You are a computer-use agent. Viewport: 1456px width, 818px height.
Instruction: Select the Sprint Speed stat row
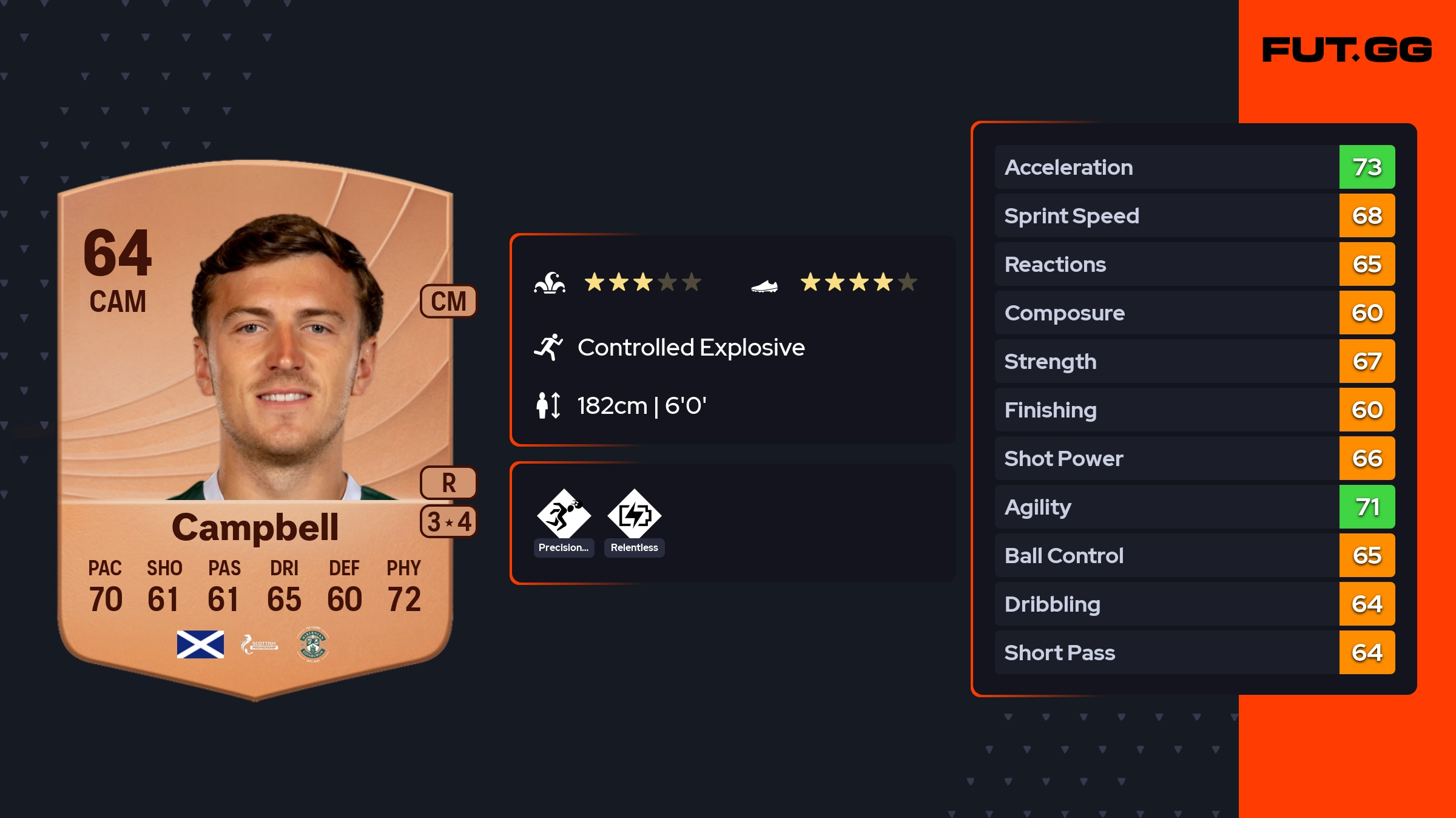(1194, 215)
